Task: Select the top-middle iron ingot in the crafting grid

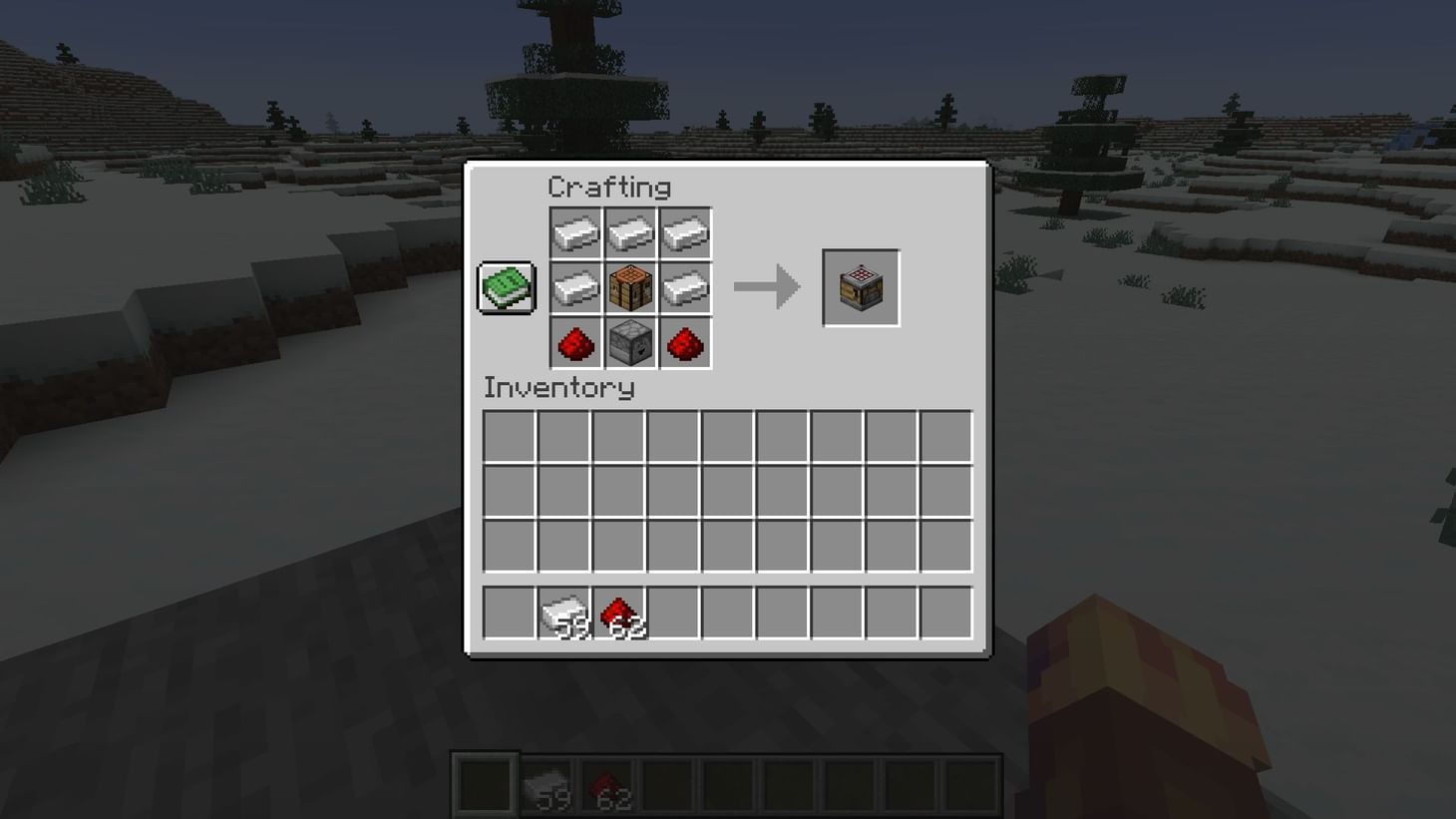Action: click(x=630, y=231)
